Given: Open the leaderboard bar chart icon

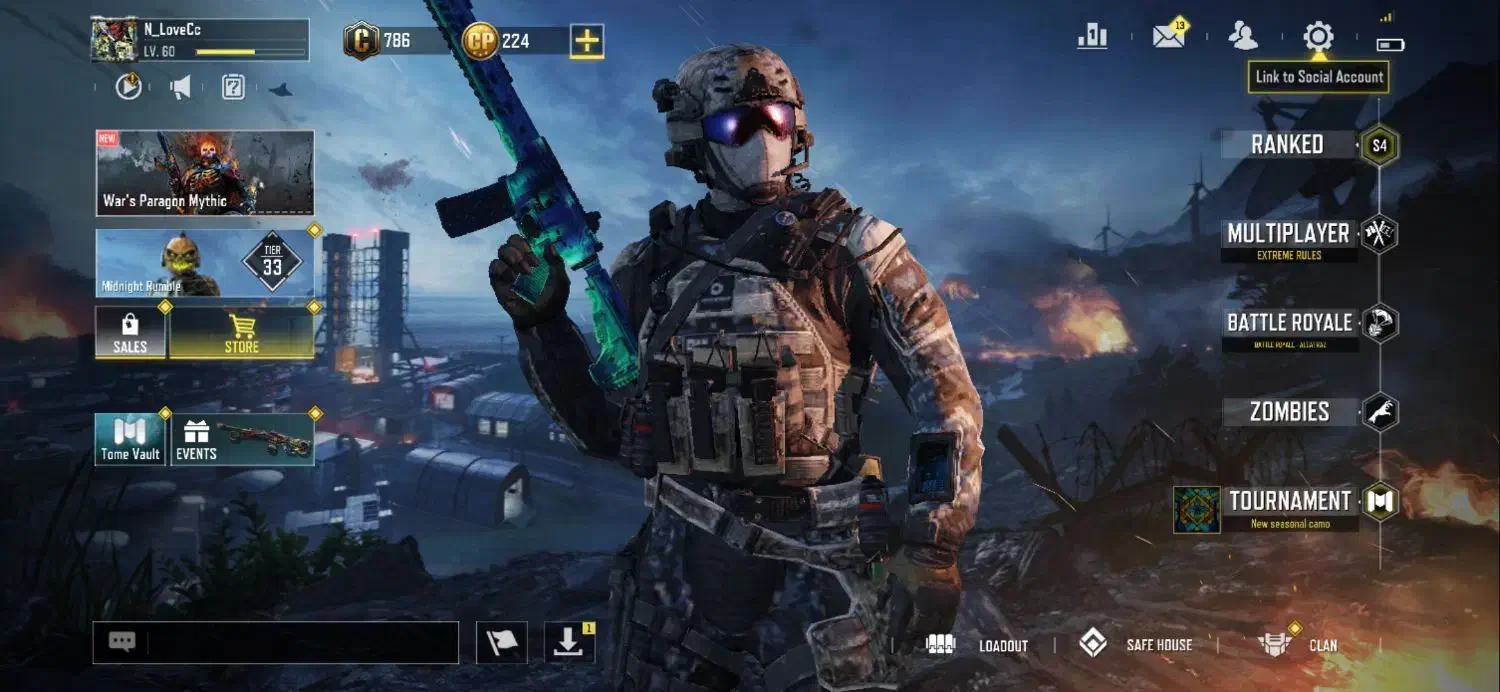Looking at the screenshot, I should [x=1092, y=37].
